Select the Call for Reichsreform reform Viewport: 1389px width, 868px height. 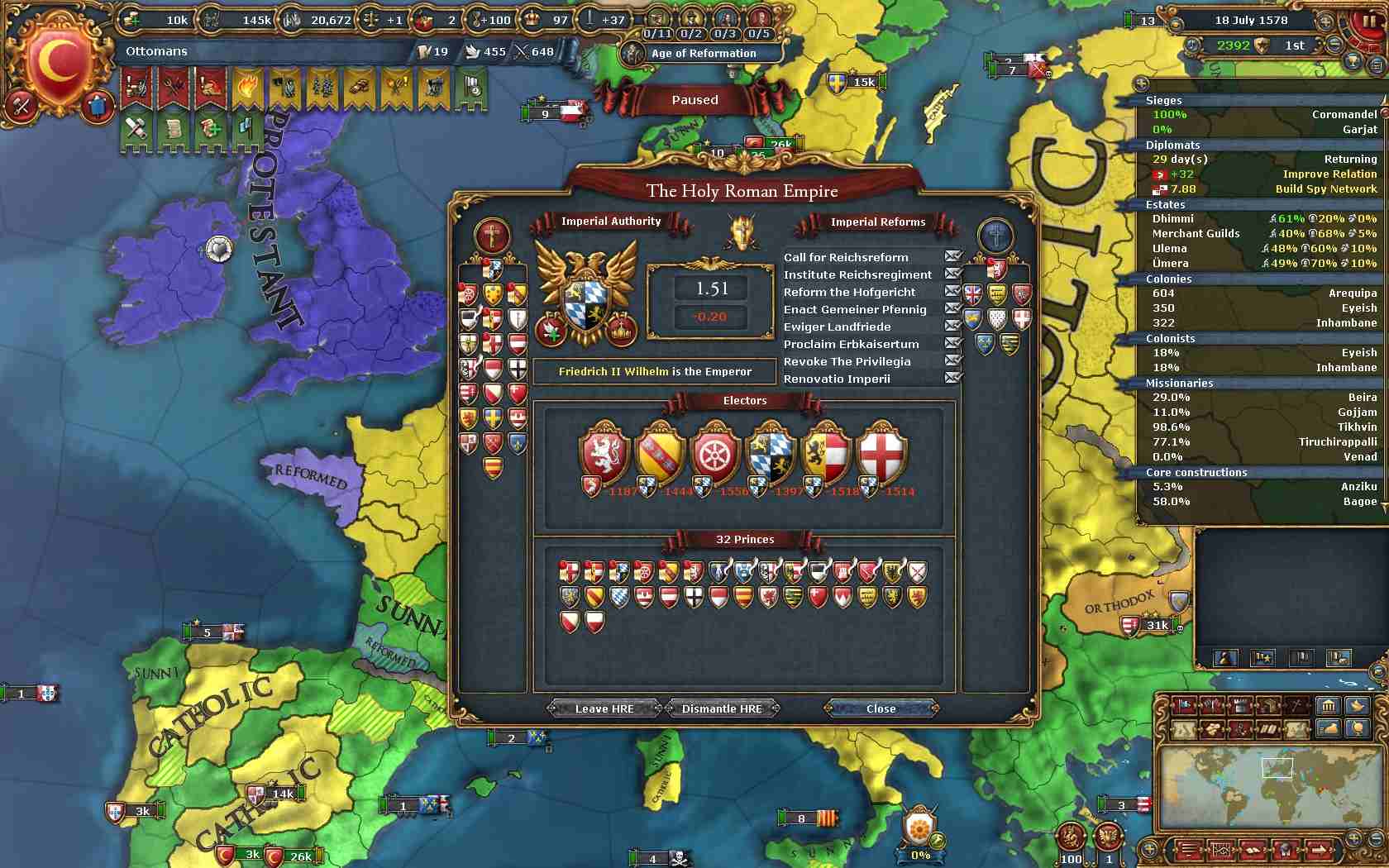846,257
